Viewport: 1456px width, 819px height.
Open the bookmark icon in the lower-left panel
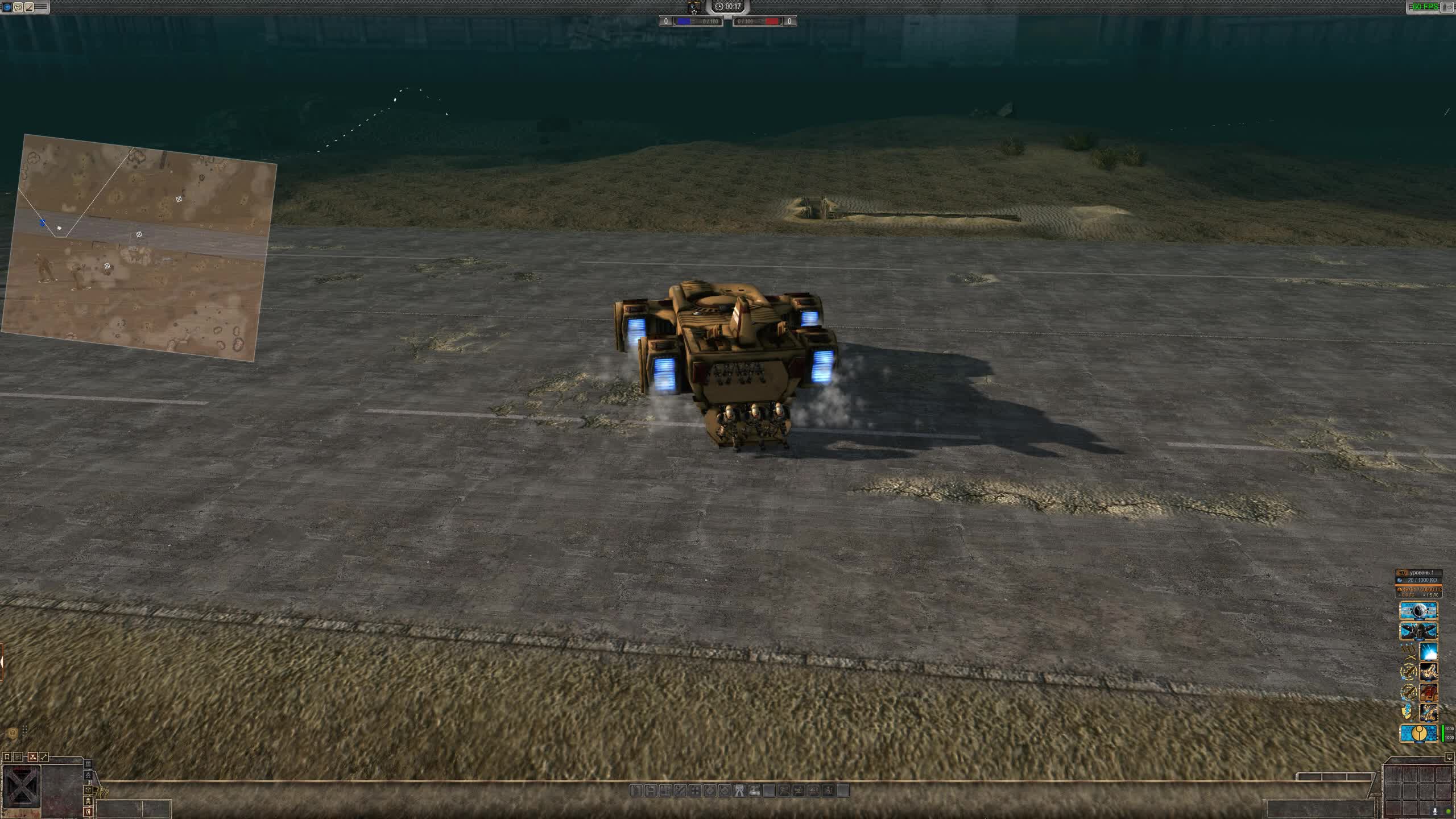[7, 756]
